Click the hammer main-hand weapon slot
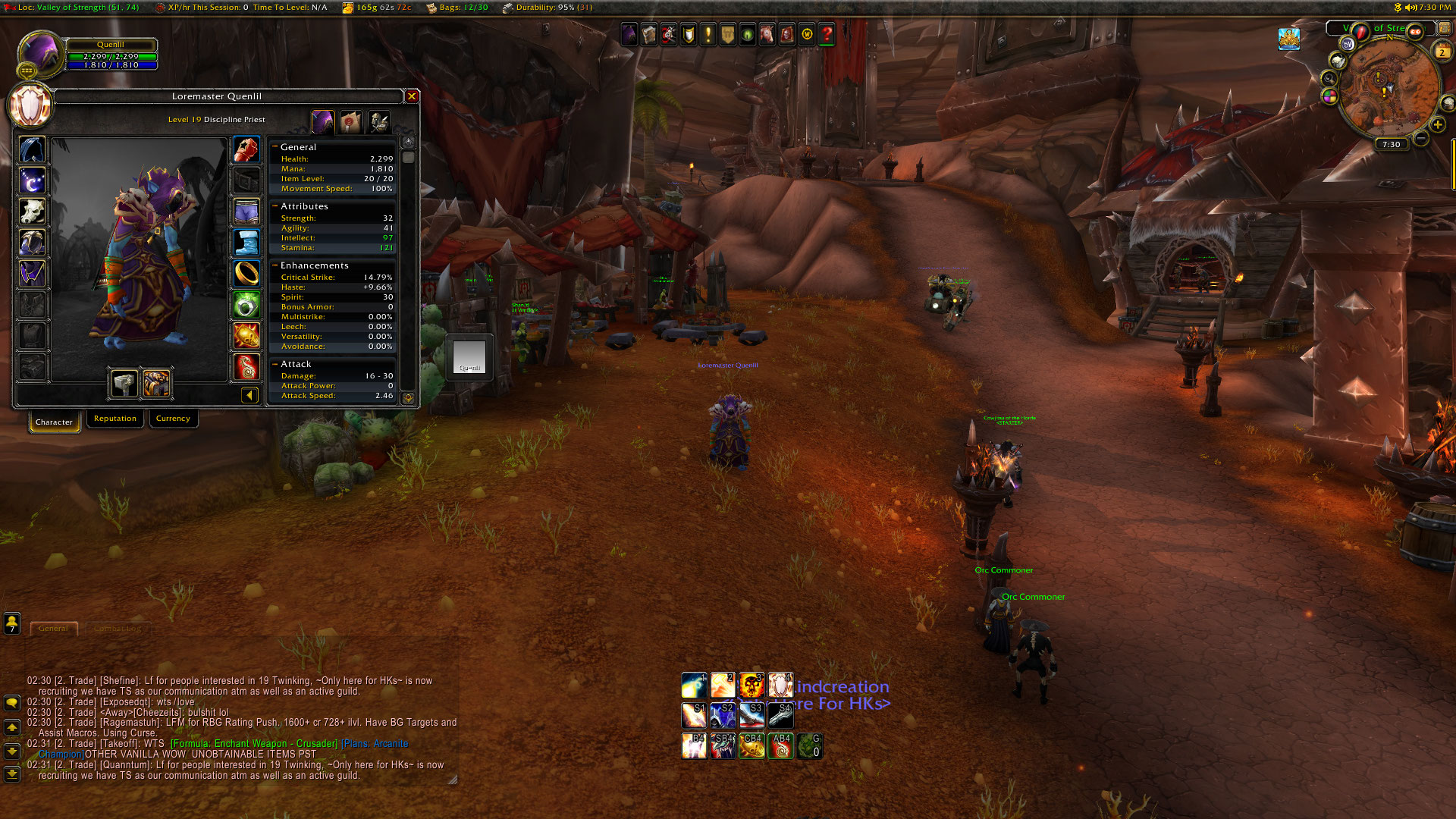1456x819 pixels. 124,384
